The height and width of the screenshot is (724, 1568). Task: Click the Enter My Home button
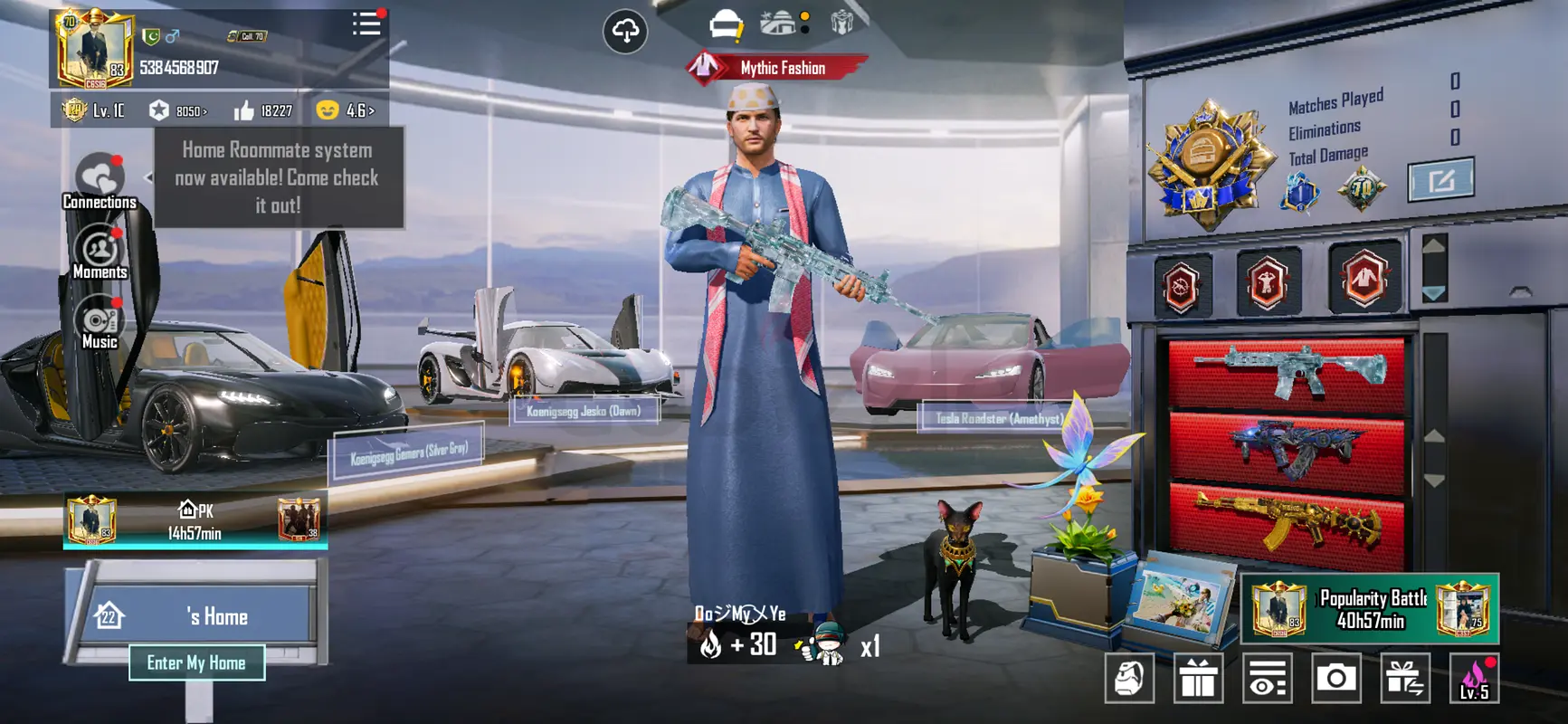(x=196, y=662)
